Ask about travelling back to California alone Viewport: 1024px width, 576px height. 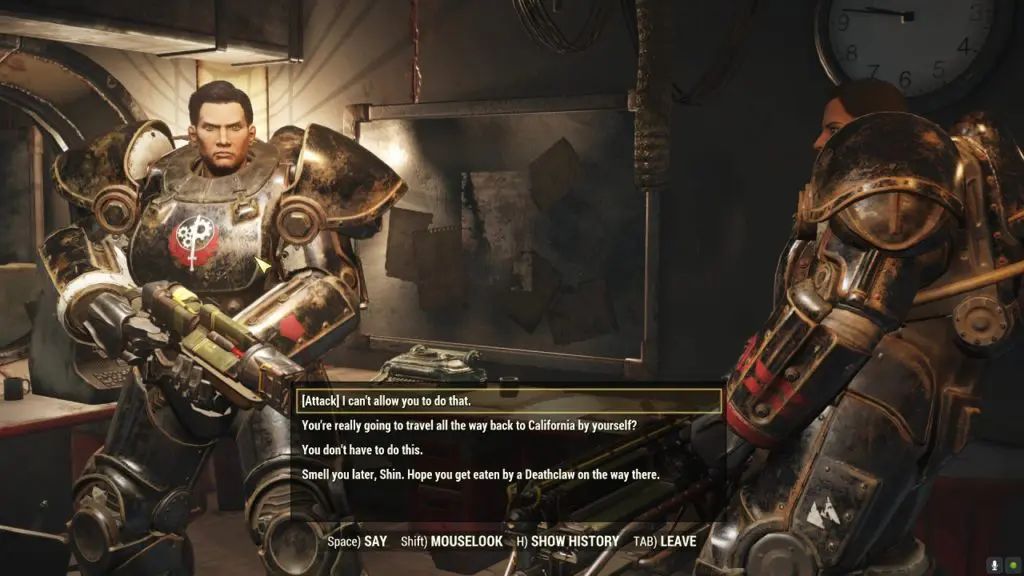pyautogui.click(x=468, y=426)
